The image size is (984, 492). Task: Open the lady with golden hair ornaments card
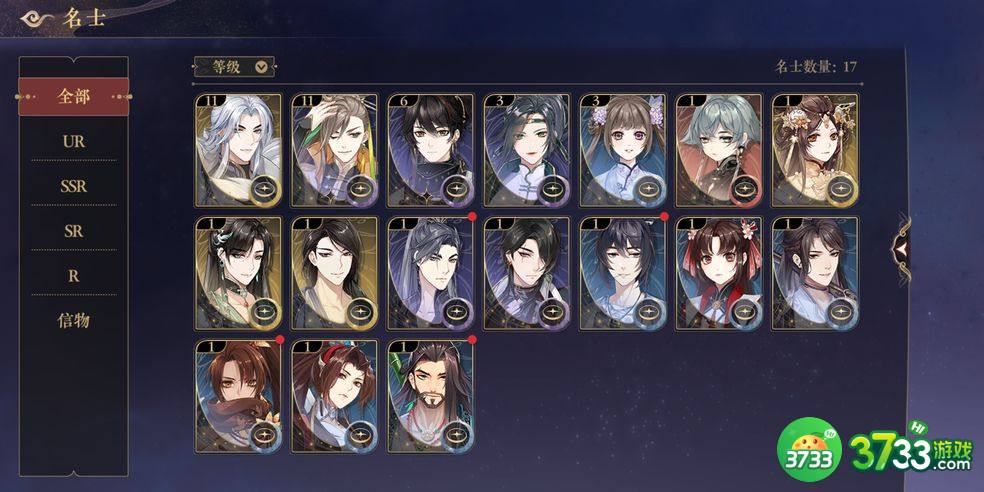[814, 150]
